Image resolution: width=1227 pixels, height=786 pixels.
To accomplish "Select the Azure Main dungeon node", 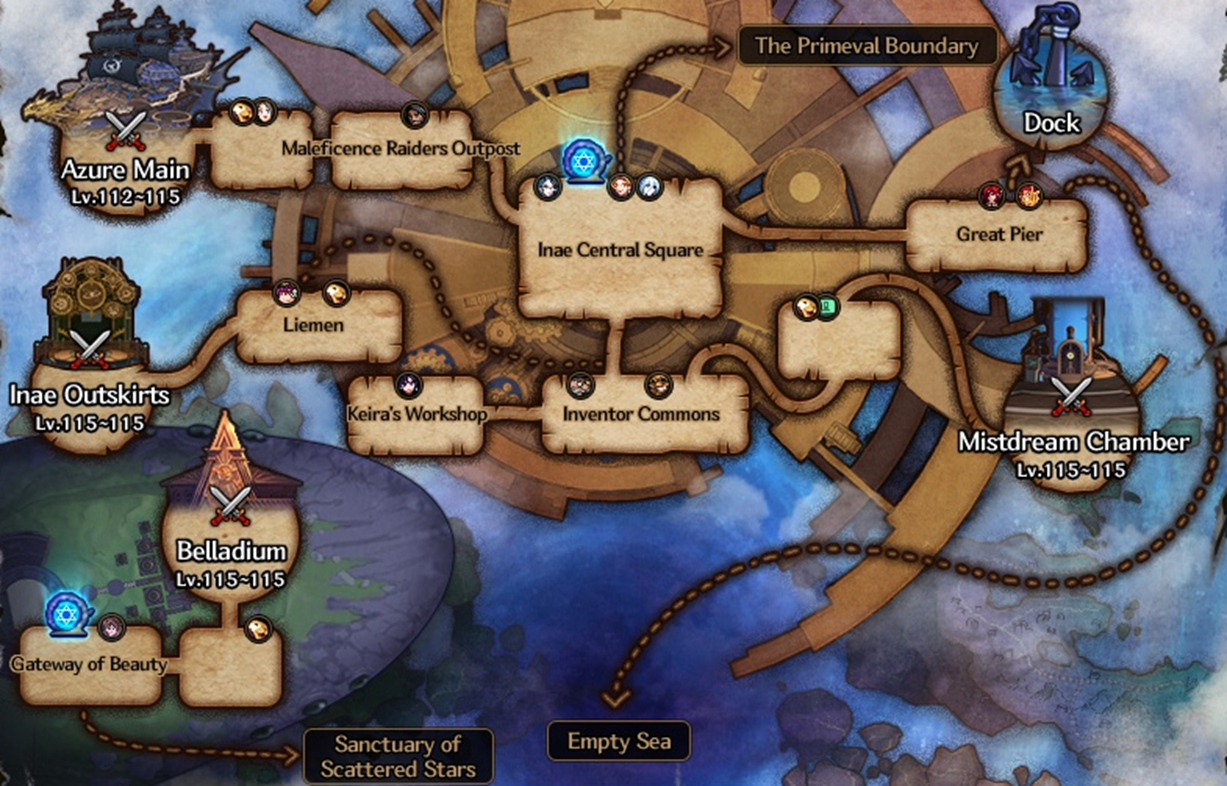I will click(x=125, y=130).
